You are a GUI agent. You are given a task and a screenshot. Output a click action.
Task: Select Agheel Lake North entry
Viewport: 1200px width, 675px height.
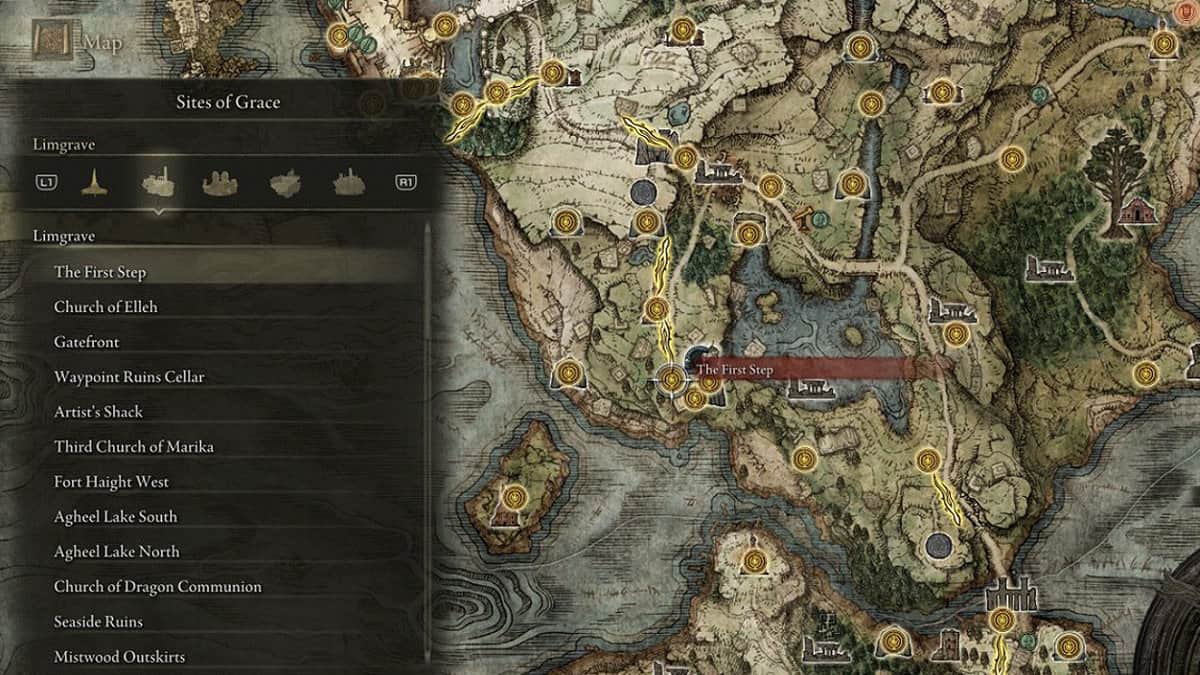tap(116, 552)
